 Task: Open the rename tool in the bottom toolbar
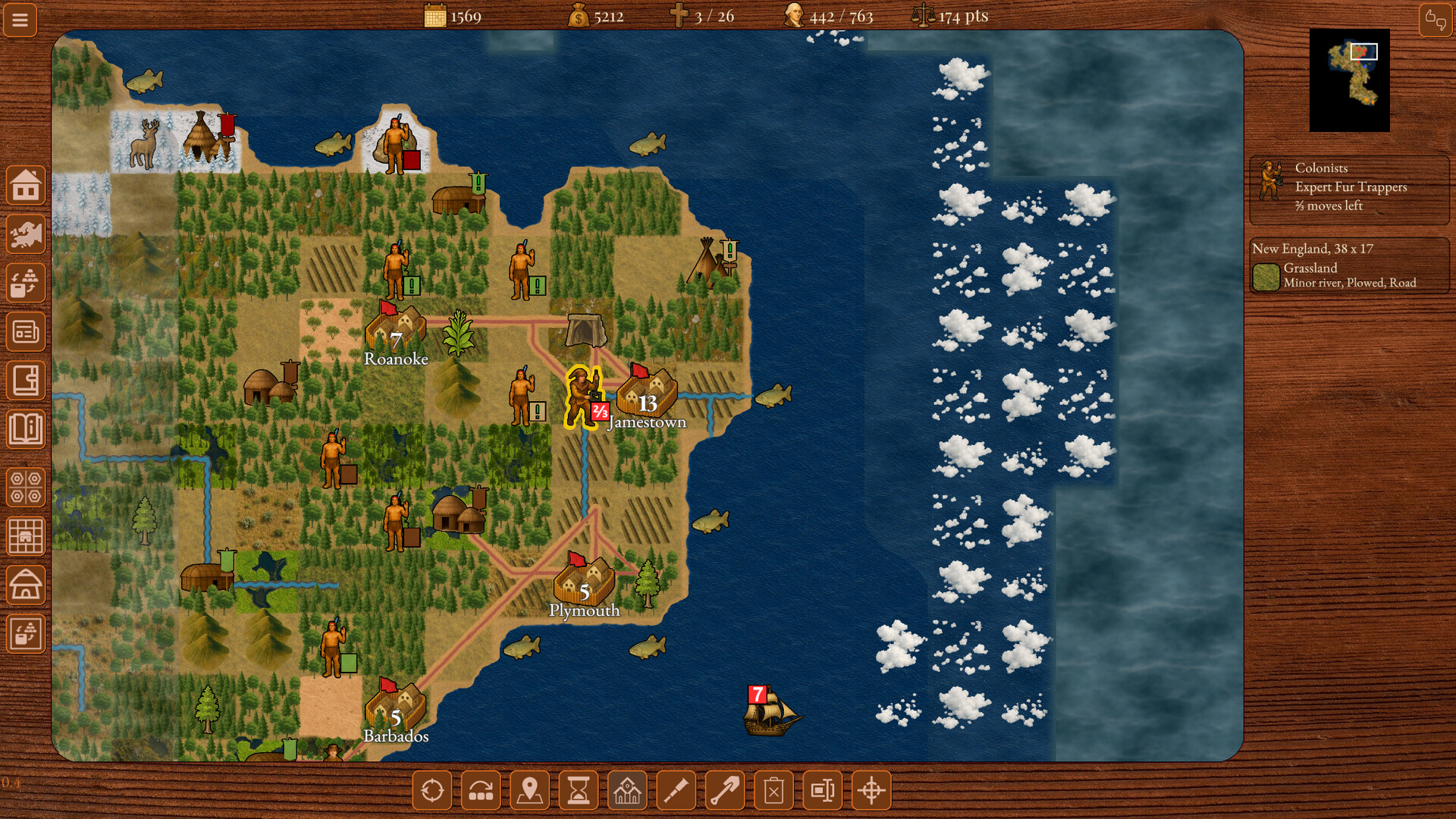click(x=821, y=790)
